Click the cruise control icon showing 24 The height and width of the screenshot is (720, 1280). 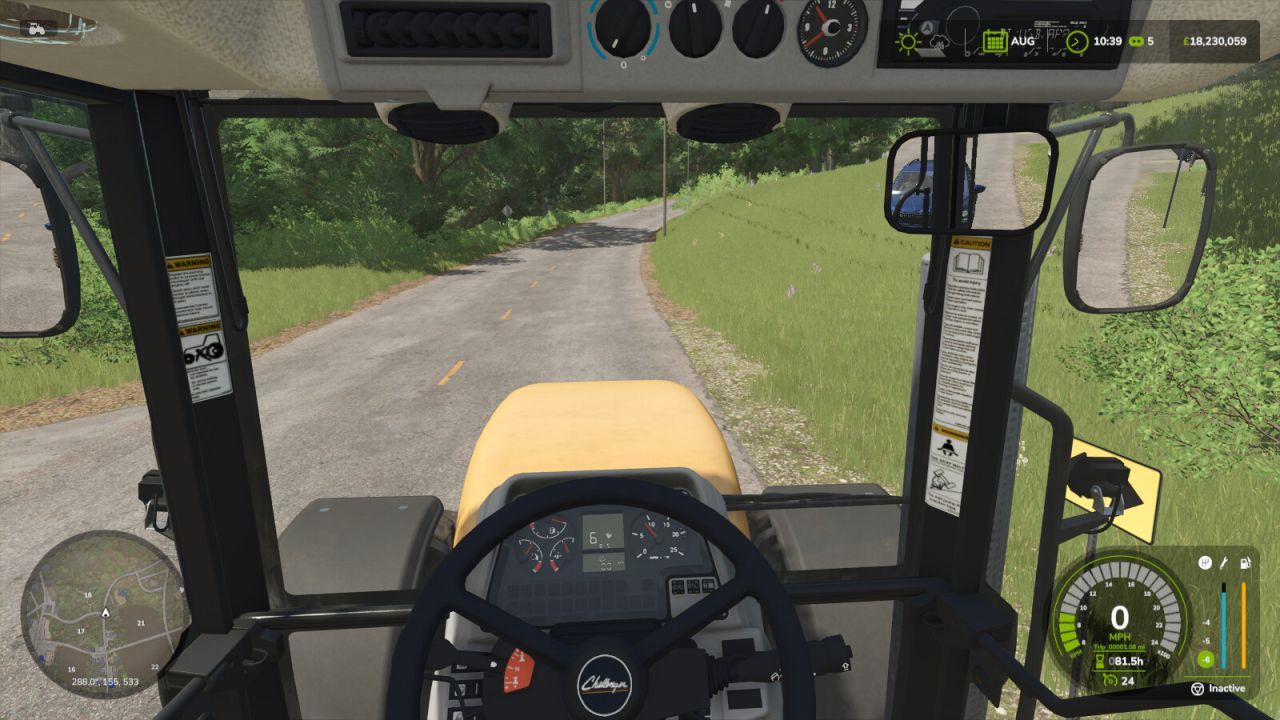[1113, 680]
